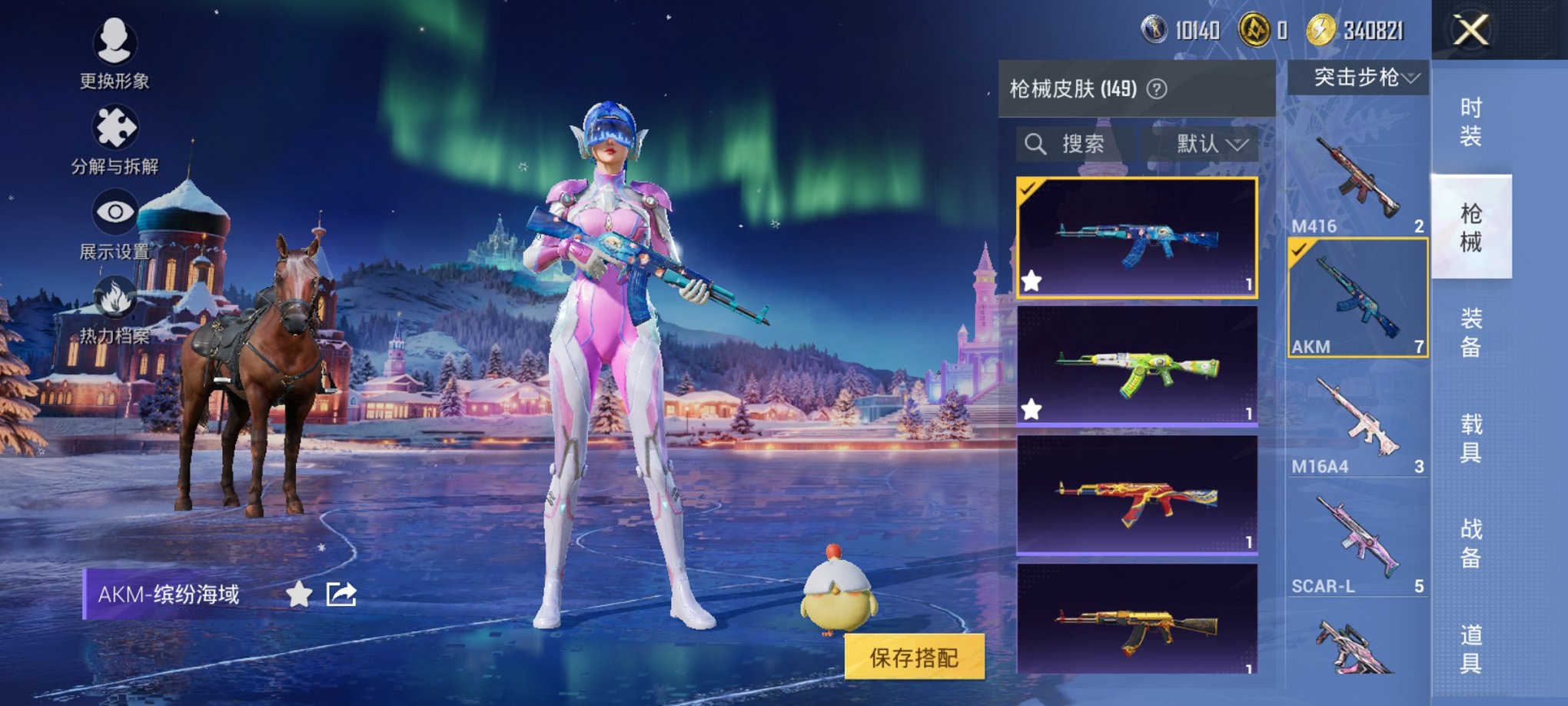Choose the M16A4 weapon category
This screenshot has width=1568, height=706.
(x=1357, y=421)
